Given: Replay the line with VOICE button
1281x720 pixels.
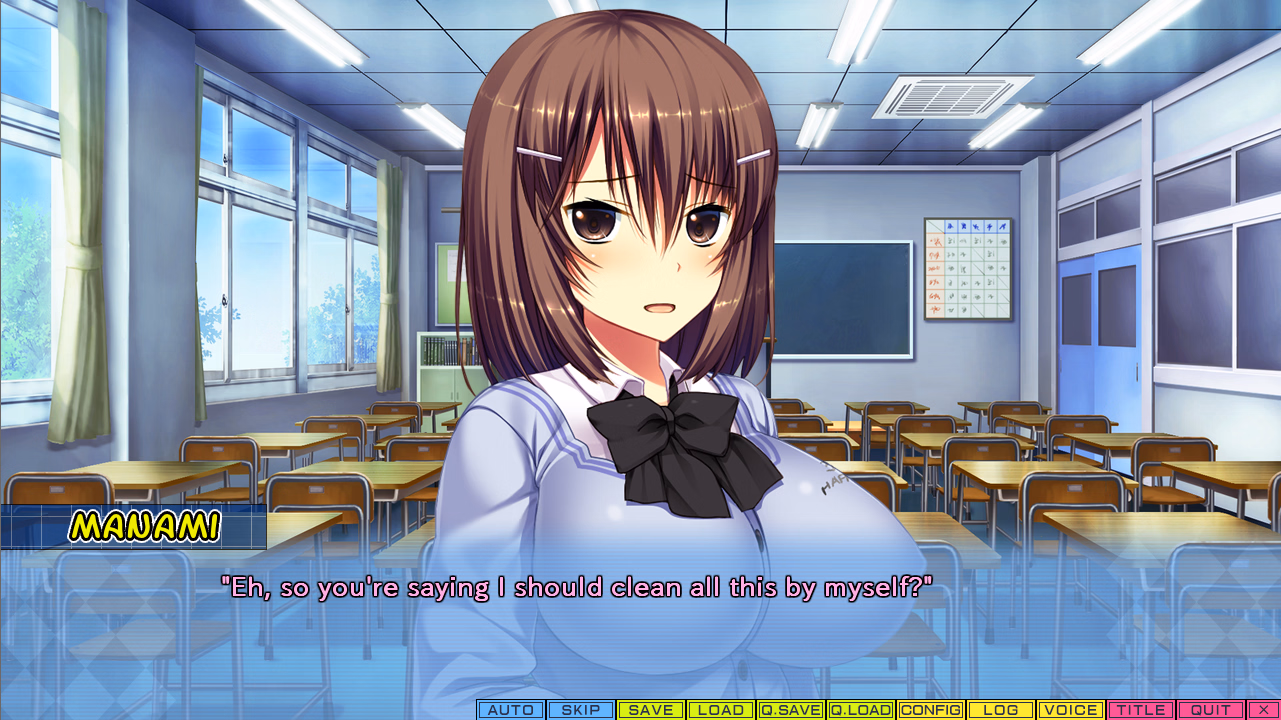Looking at the screenshot, I should point(1071,710).
